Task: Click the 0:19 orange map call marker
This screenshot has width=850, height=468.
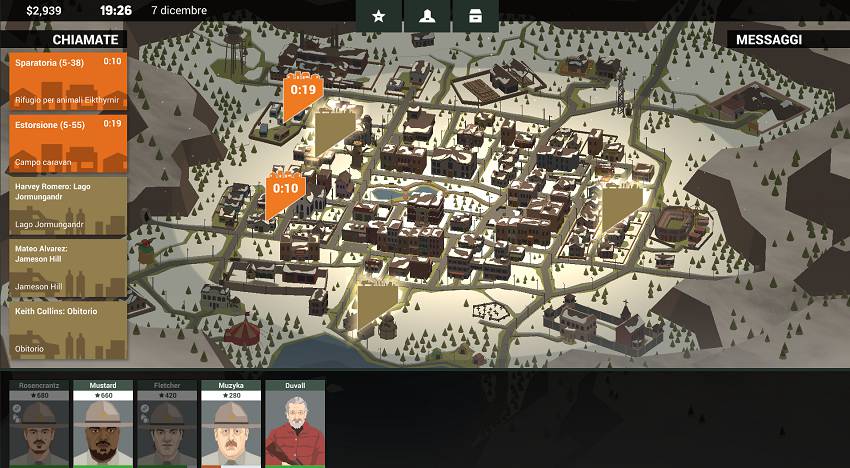Action: [301, 93]
